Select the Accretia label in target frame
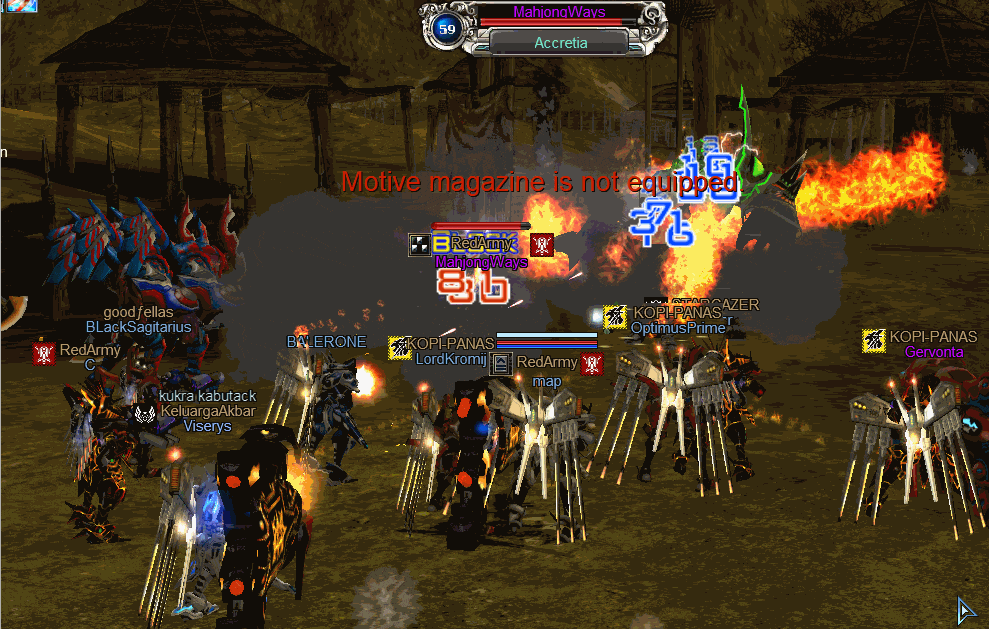989x629 pixels. point(560,43)
